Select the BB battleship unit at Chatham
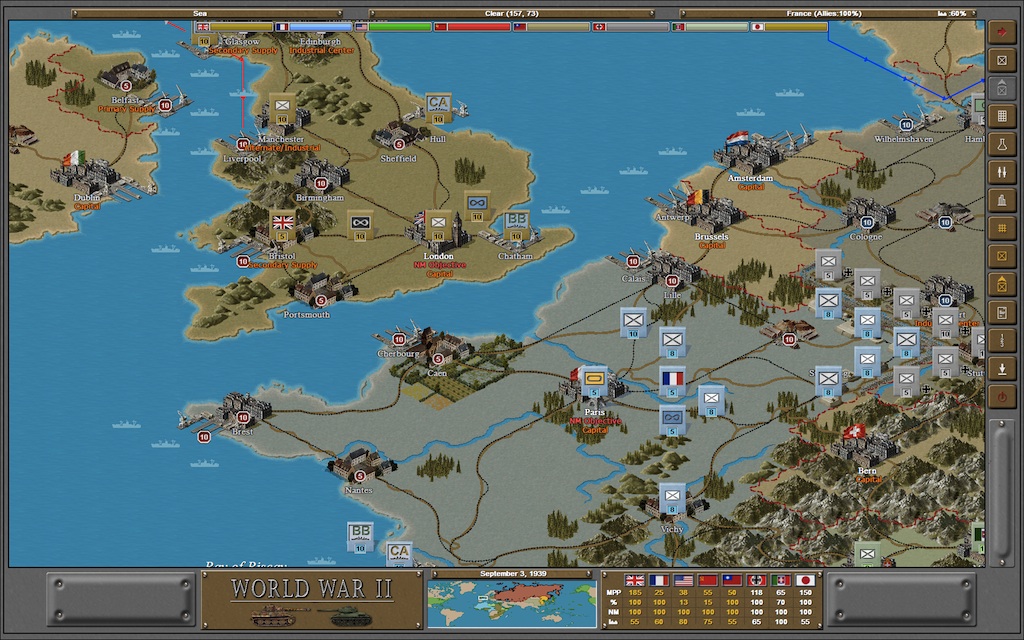This screenshot has width=1024, height=640. coord(516,226)
